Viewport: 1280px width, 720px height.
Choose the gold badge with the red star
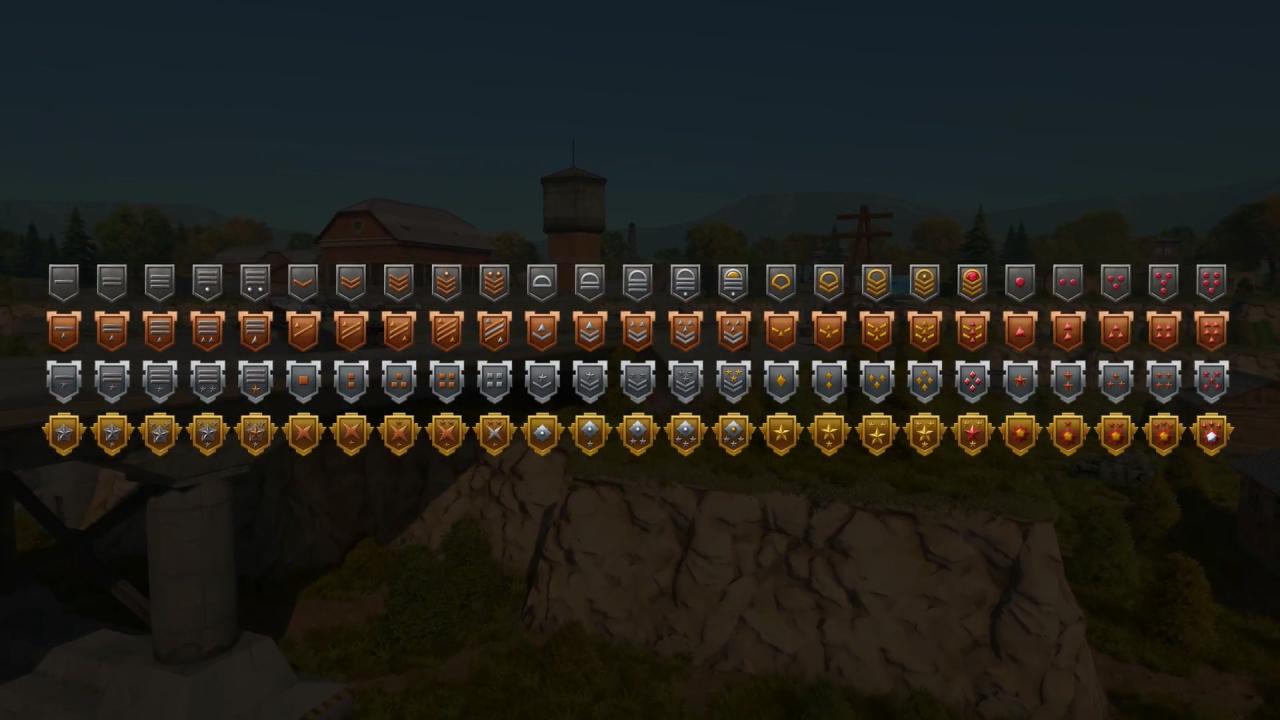coord(972,434)
